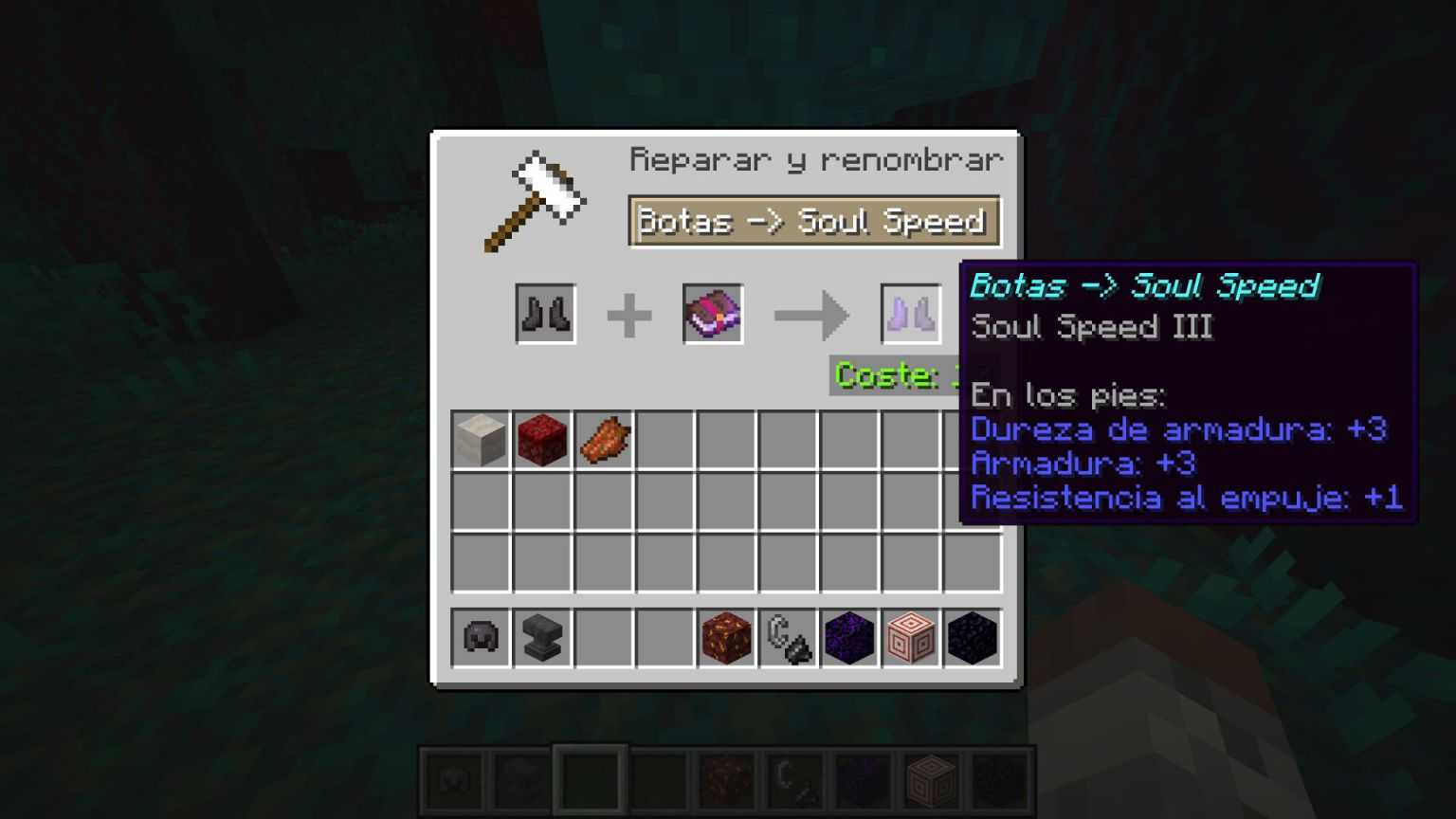1456x819 pixels.
Task: Select the quartz block in the inventory
Action: tap(480, 438)
